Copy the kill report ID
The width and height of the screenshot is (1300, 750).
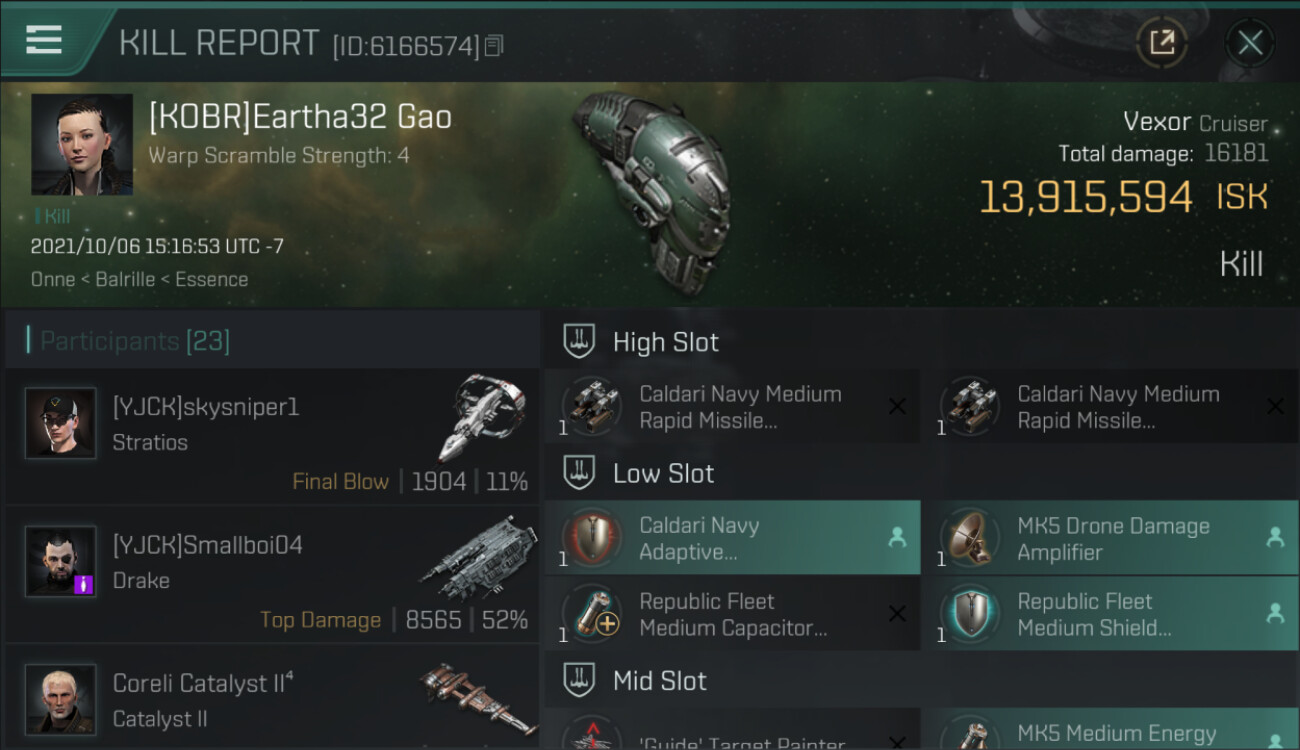(494, 46)
